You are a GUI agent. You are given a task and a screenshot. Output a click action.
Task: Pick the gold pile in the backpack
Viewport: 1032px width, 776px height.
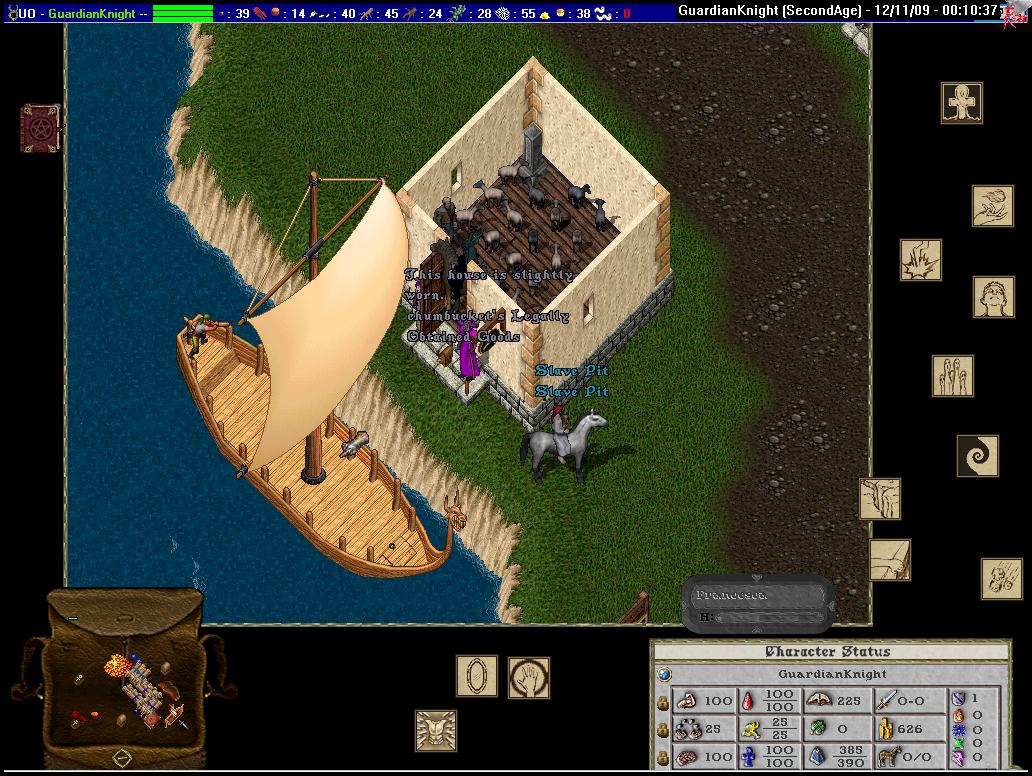pos(118,665)
